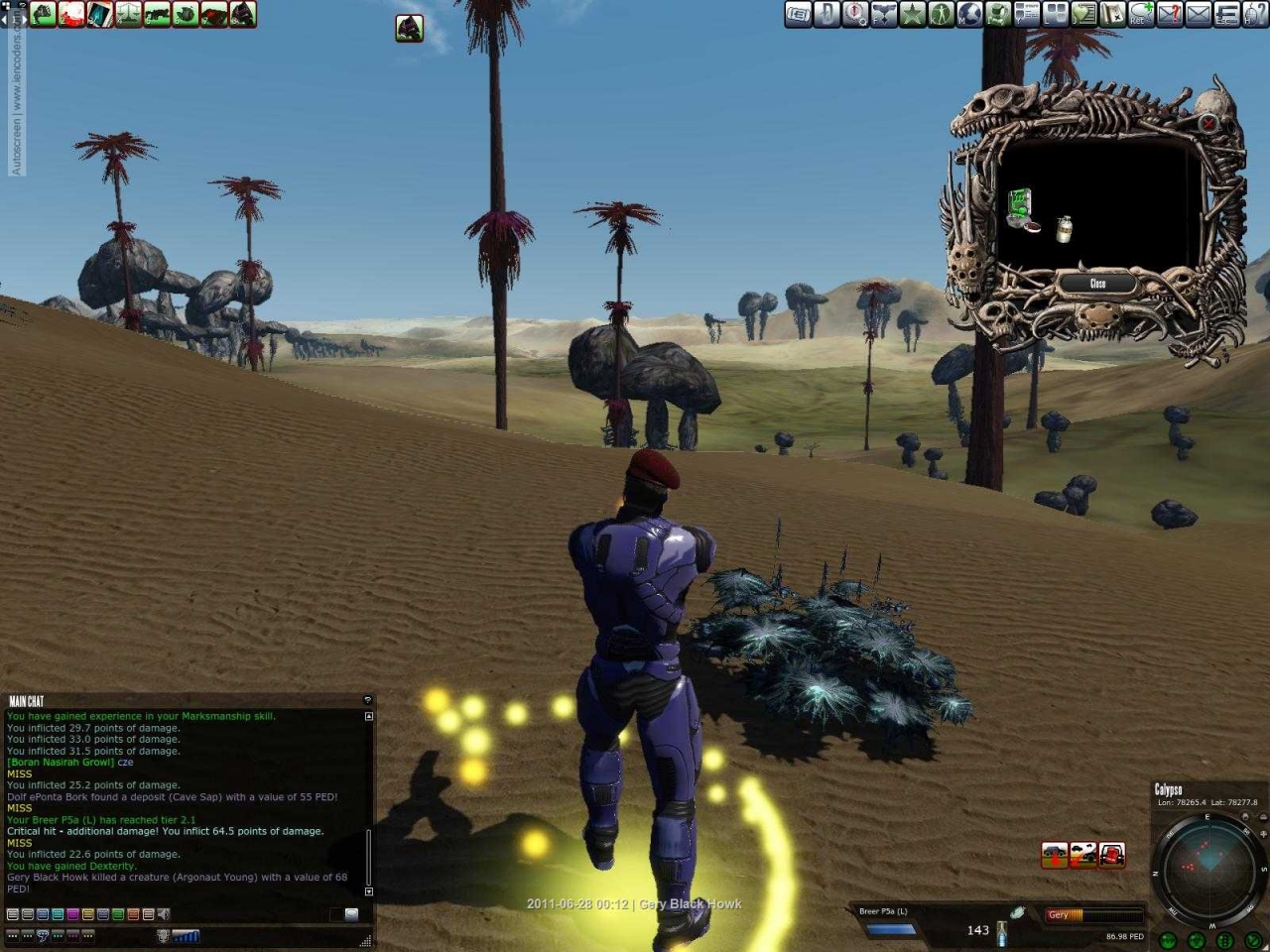Click the Main Chat window header

pyautogui.click(x=28, y=701)
